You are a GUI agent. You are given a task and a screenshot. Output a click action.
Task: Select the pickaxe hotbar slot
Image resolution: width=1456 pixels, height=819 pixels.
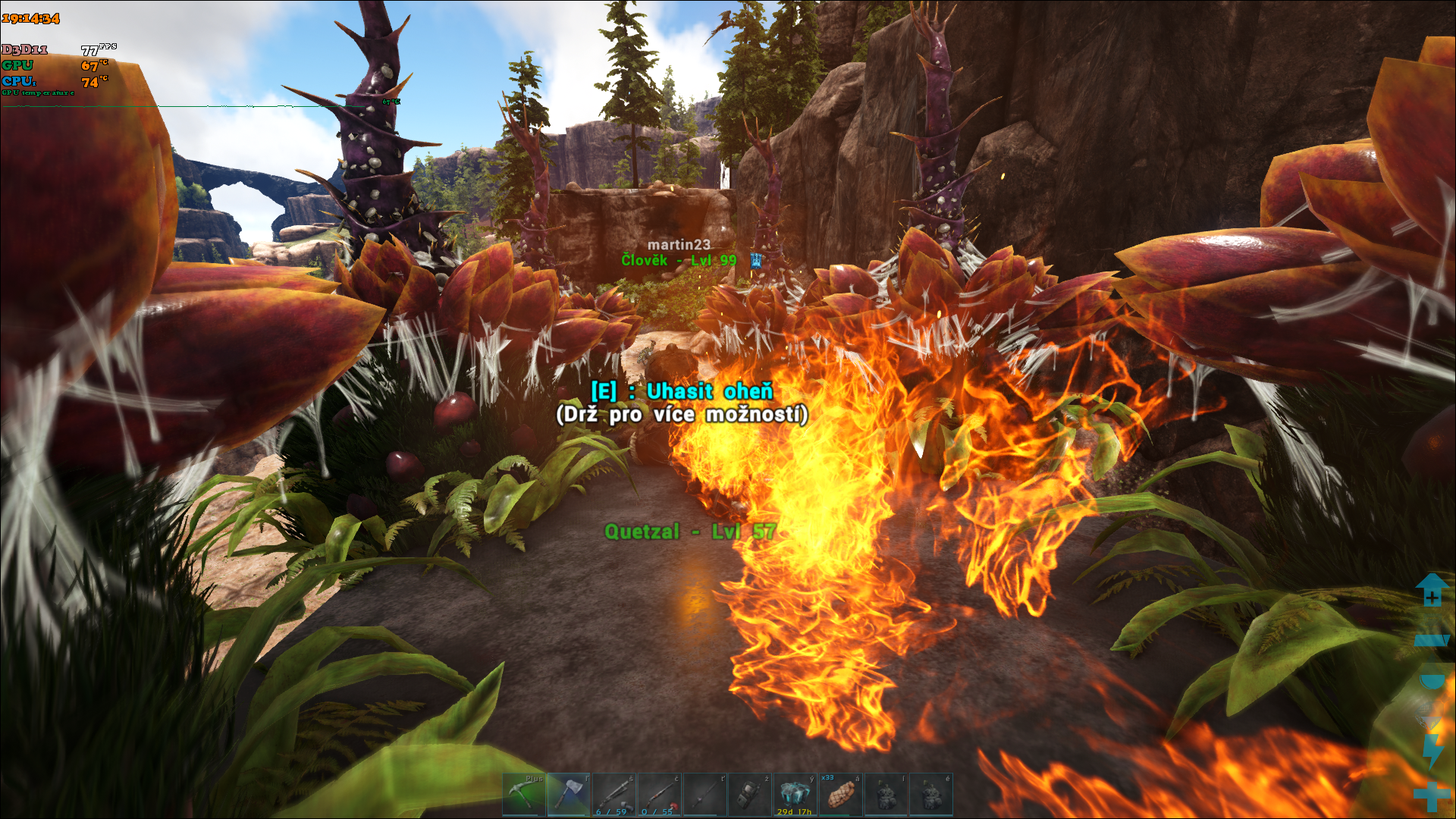point(524,795)
